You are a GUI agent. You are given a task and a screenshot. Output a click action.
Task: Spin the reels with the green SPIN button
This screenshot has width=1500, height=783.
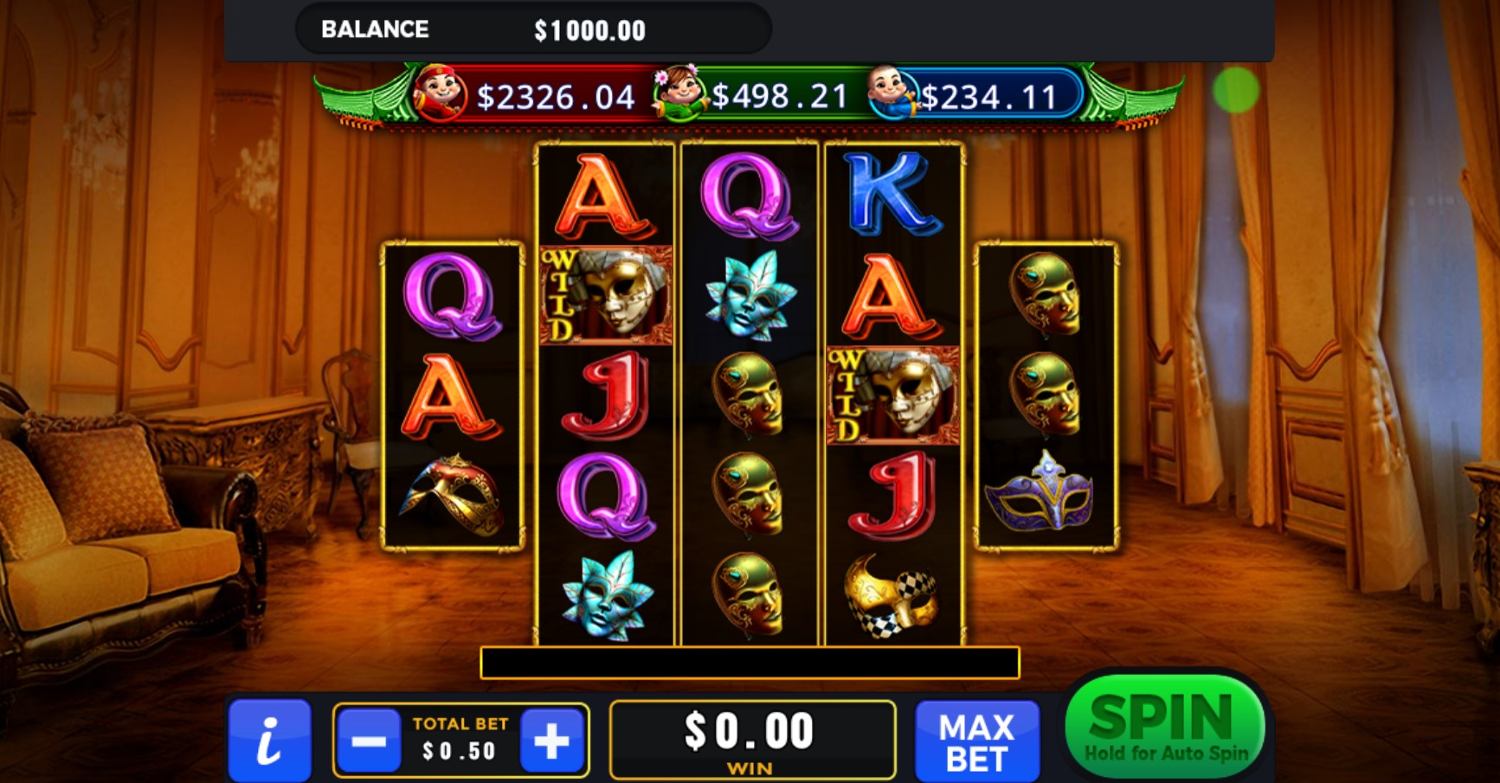(1165, 725)
